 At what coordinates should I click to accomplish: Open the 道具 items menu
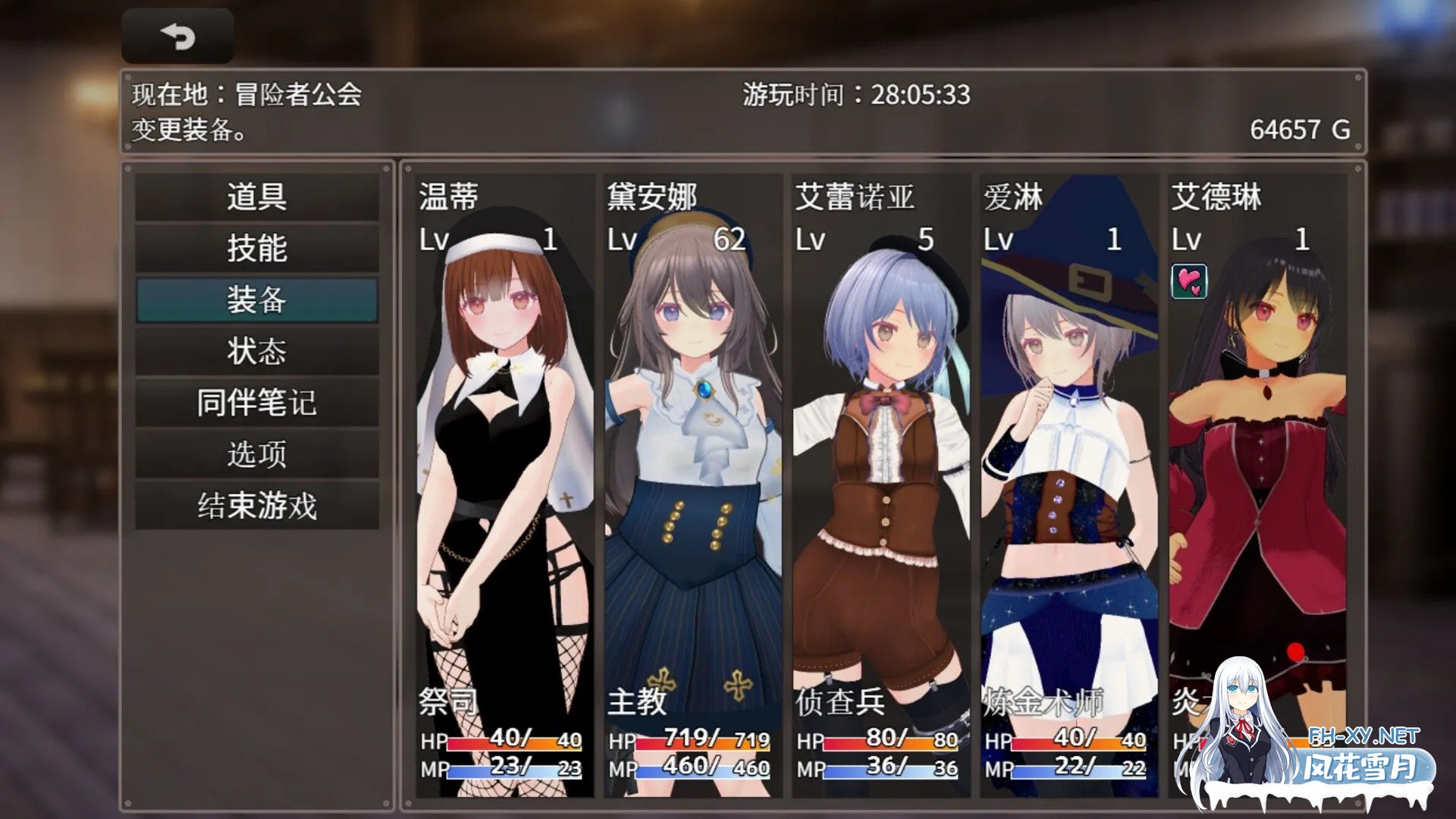[257, 197]
